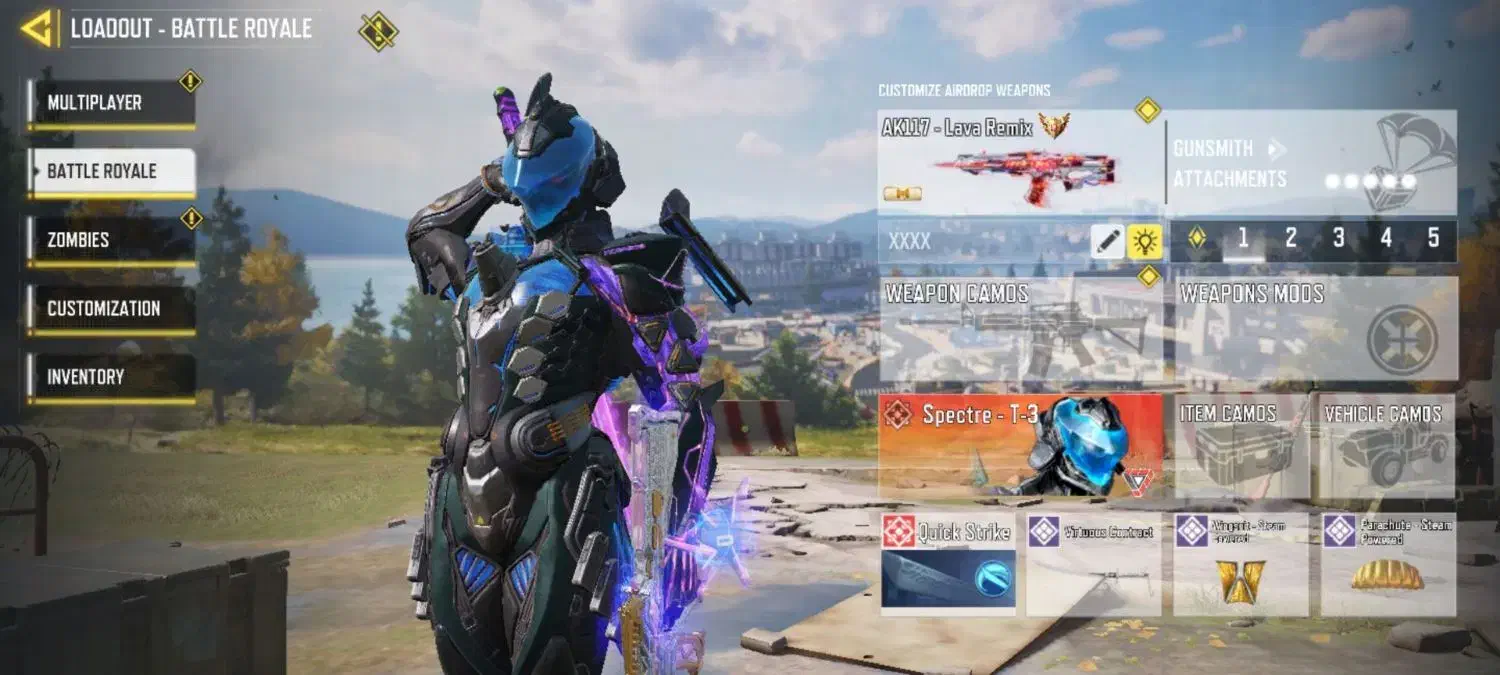Viewport: 1500px width, 675px height.
Task: Edit loadout name with the pencil icon
Action: 1107,241
